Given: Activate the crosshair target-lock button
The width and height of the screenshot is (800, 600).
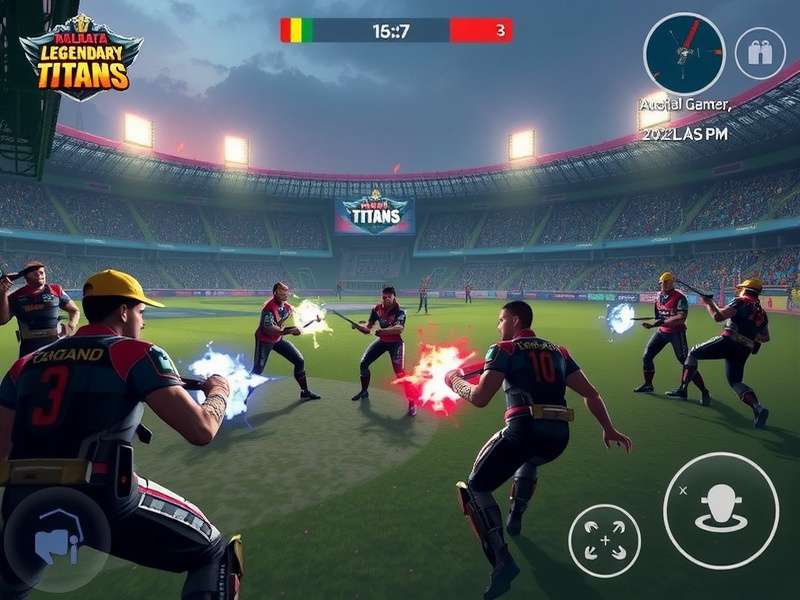Looking at the screenshot, I should click(604, 540).
